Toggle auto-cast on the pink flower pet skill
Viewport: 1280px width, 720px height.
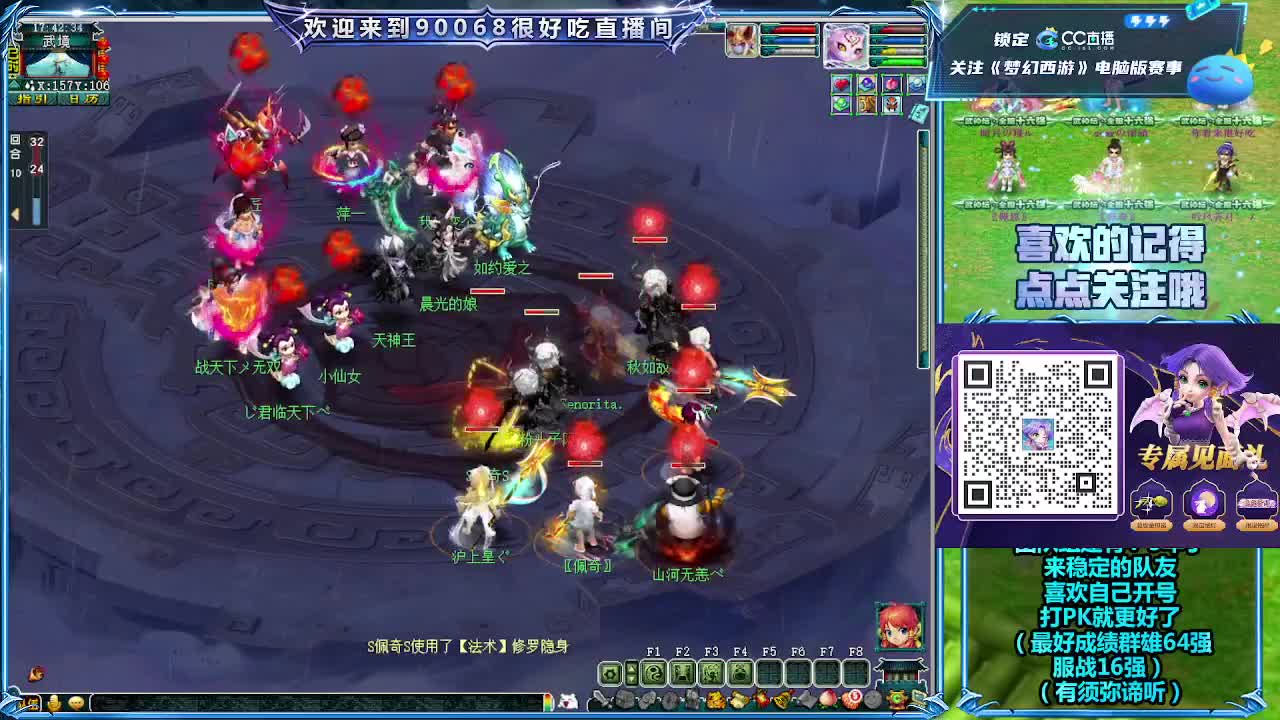coord(892,83)
